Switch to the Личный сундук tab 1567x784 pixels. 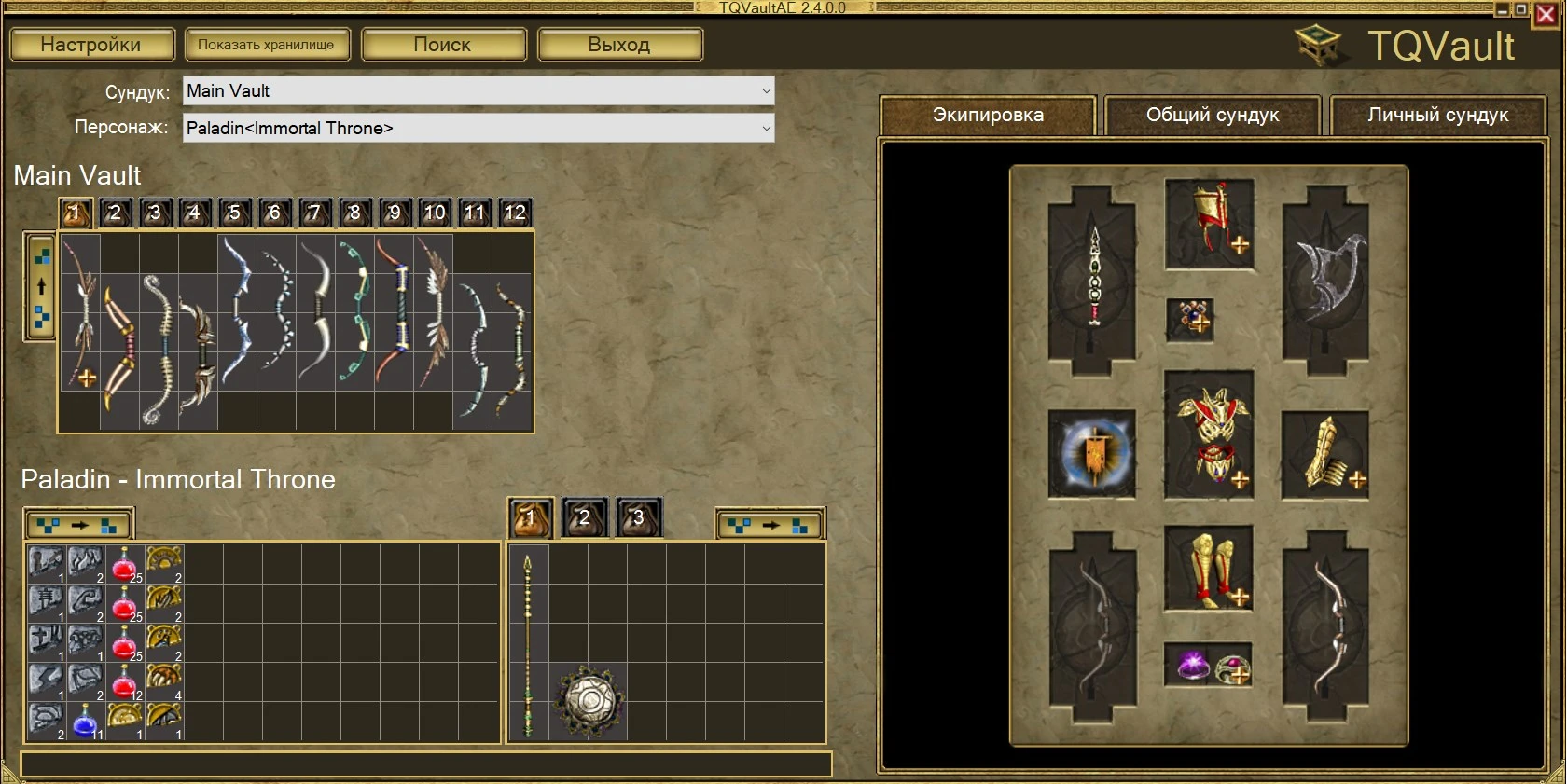(1438, 115)
